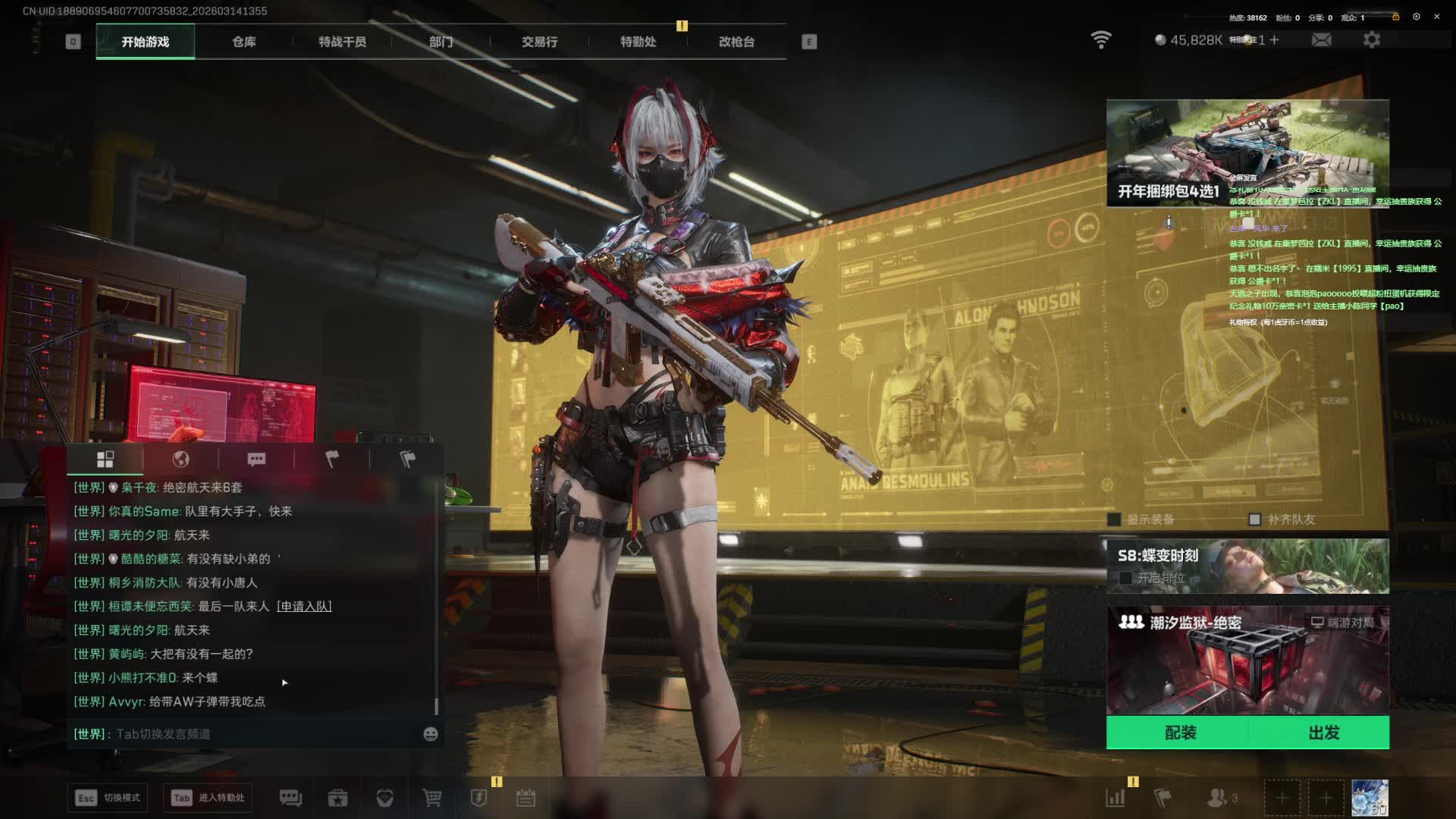Open the emoji picker in chat

point(430,734)
